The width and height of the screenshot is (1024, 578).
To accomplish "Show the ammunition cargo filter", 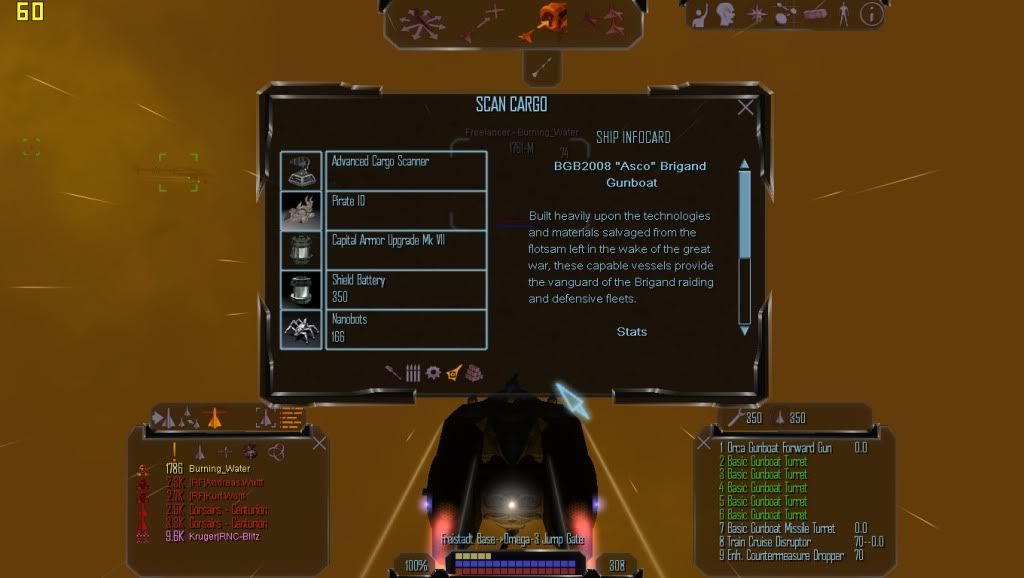I will tap(413, 372).
